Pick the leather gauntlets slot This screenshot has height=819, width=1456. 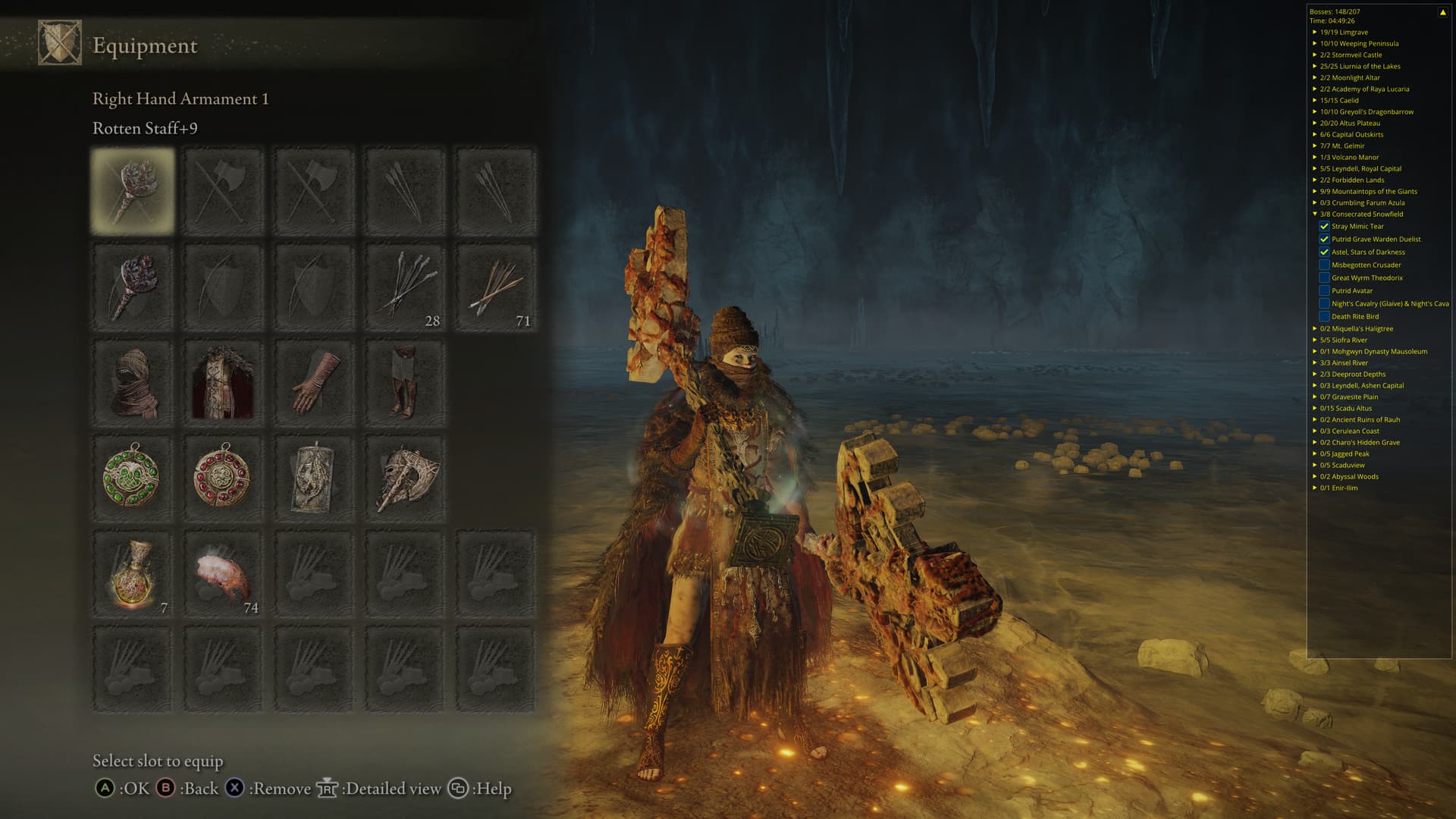313,383
